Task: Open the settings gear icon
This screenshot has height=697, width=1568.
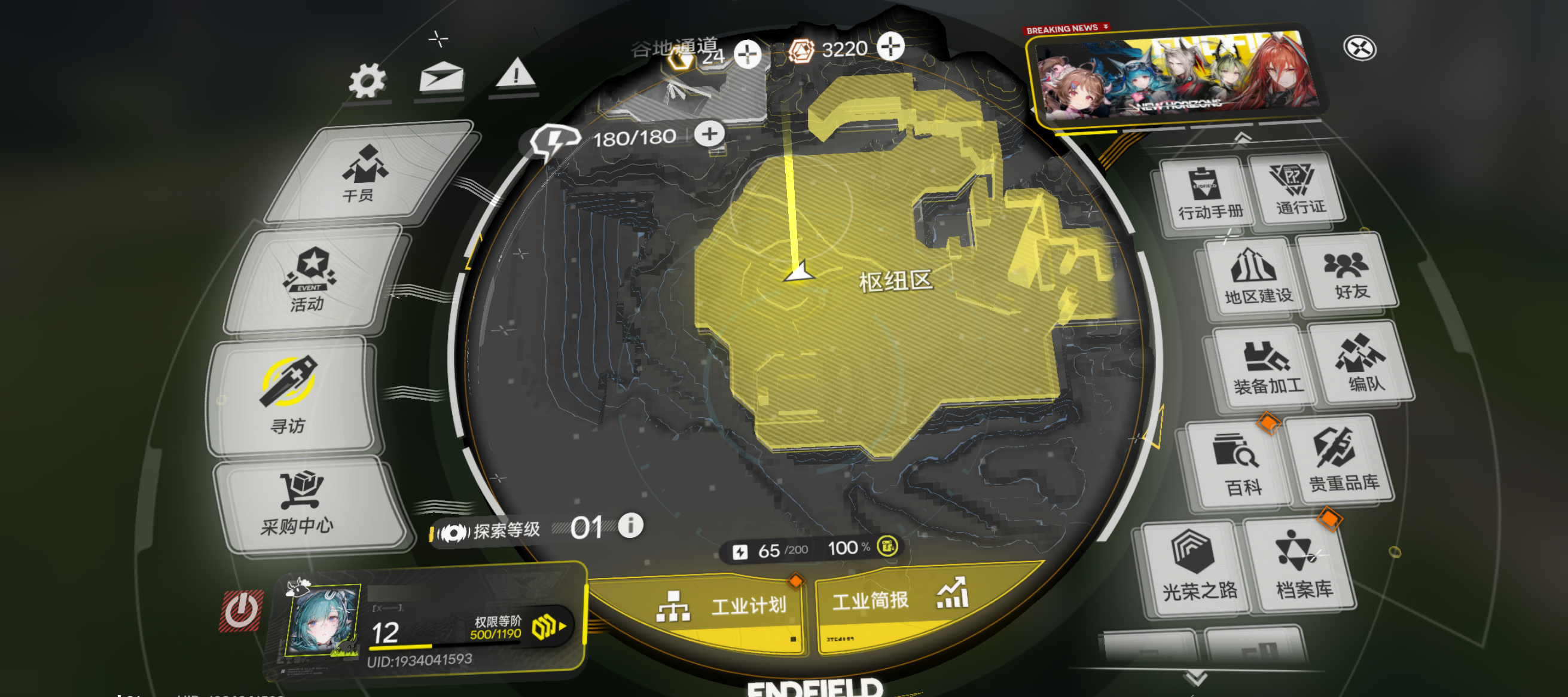Action: click(367, 81)
